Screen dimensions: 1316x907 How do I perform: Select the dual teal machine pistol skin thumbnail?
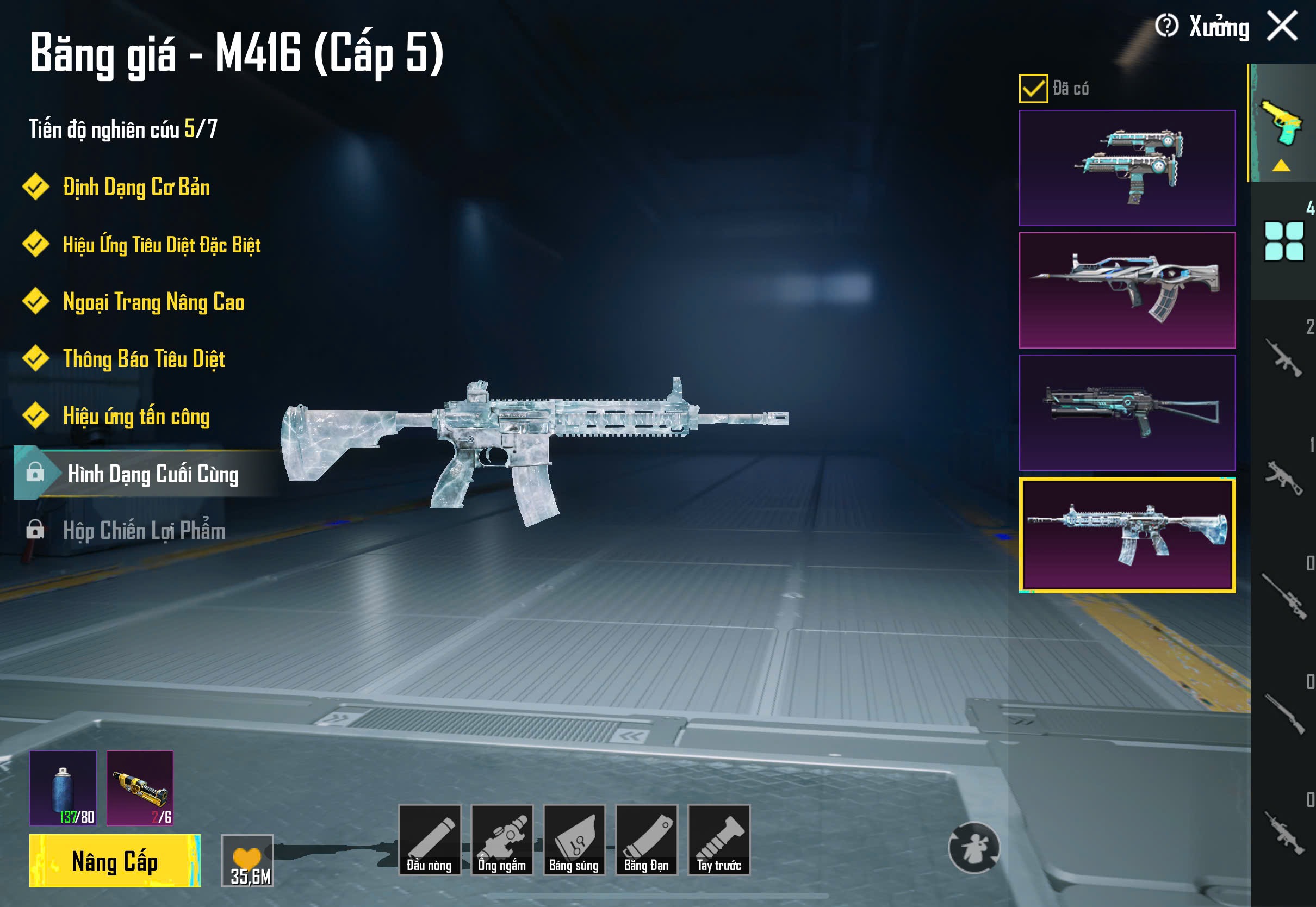pos(1127,167)
